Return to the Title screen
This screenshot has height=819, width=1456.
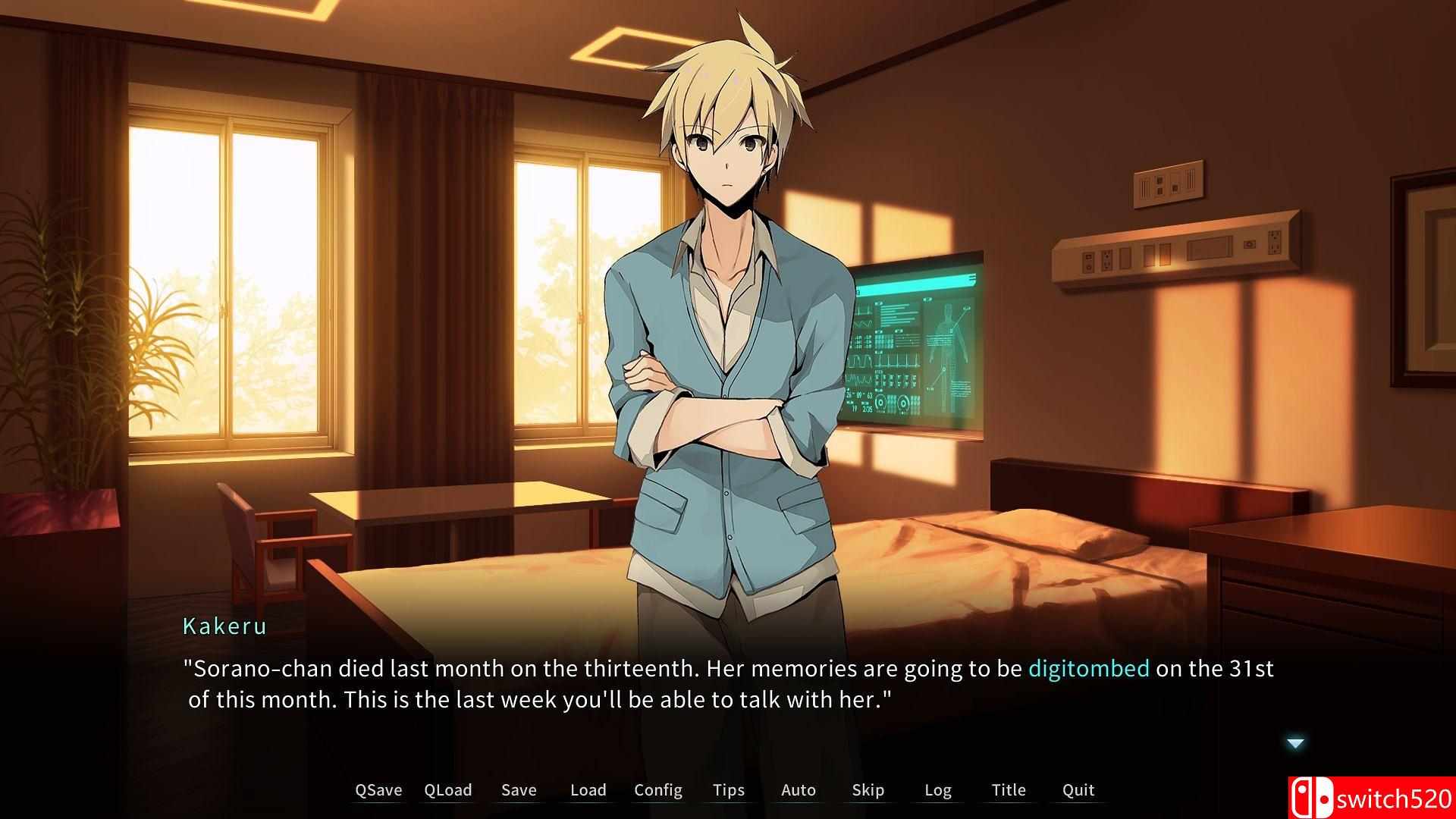(1008, 790)
